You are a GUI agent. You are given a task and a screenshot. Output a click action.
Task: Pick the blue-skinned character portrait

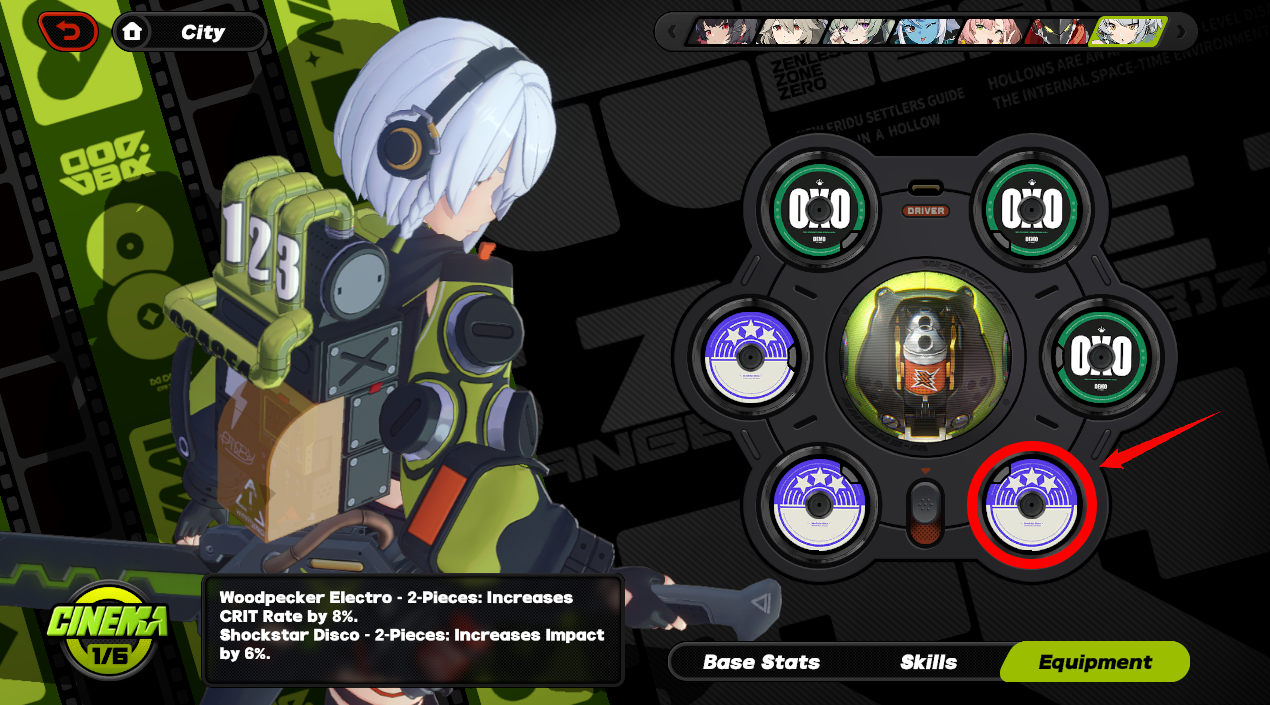(923, 32)
